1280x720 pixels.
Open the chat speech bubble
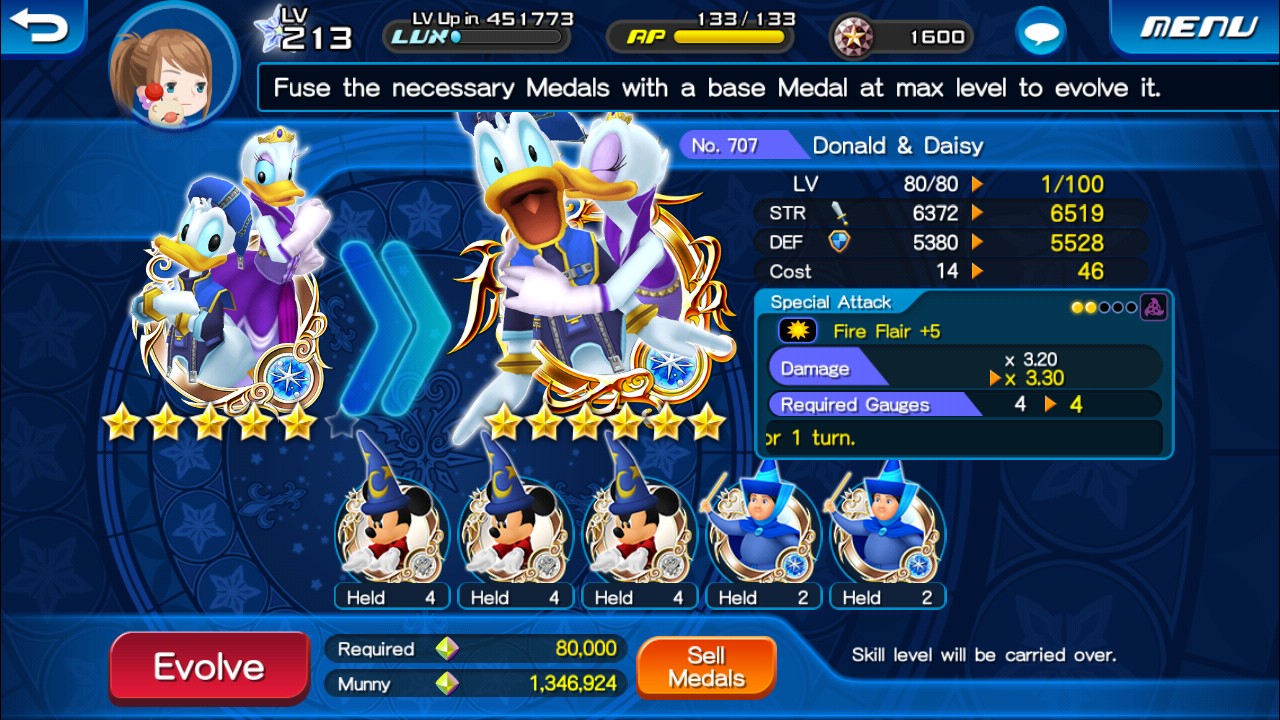point(1040,35)
